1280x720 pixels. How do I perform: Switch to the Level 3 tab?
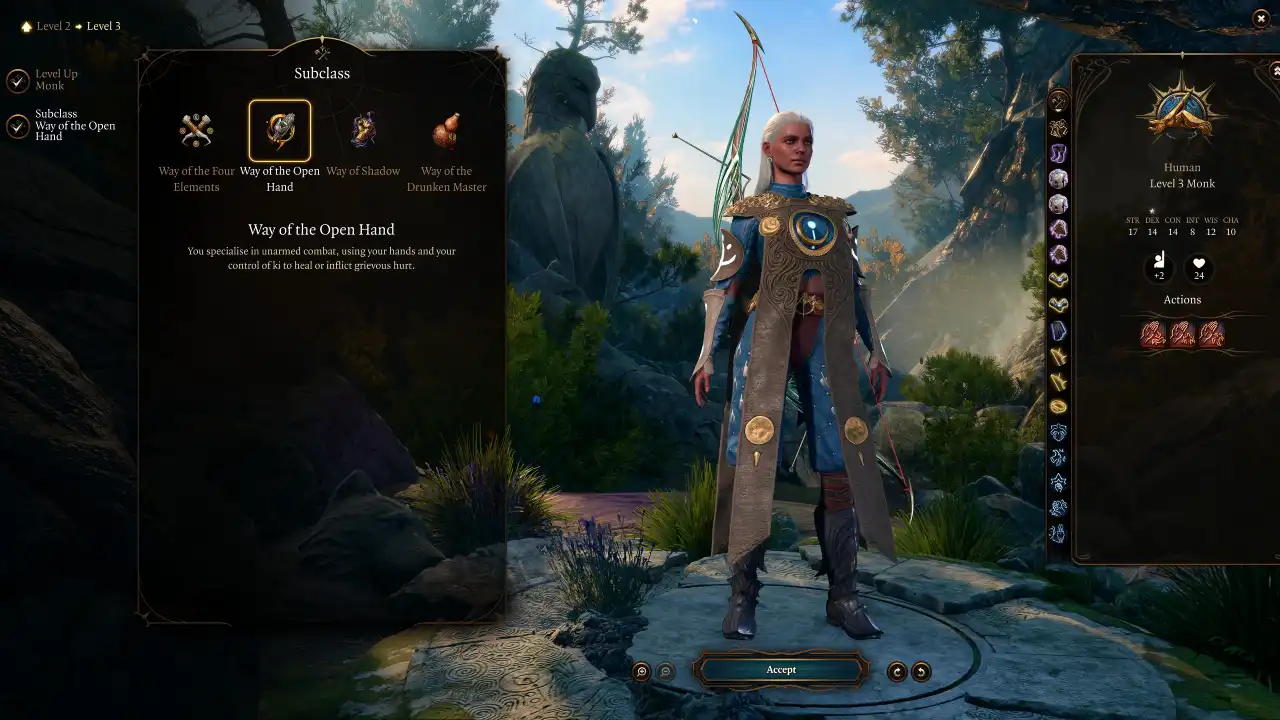tap(103, 25)
